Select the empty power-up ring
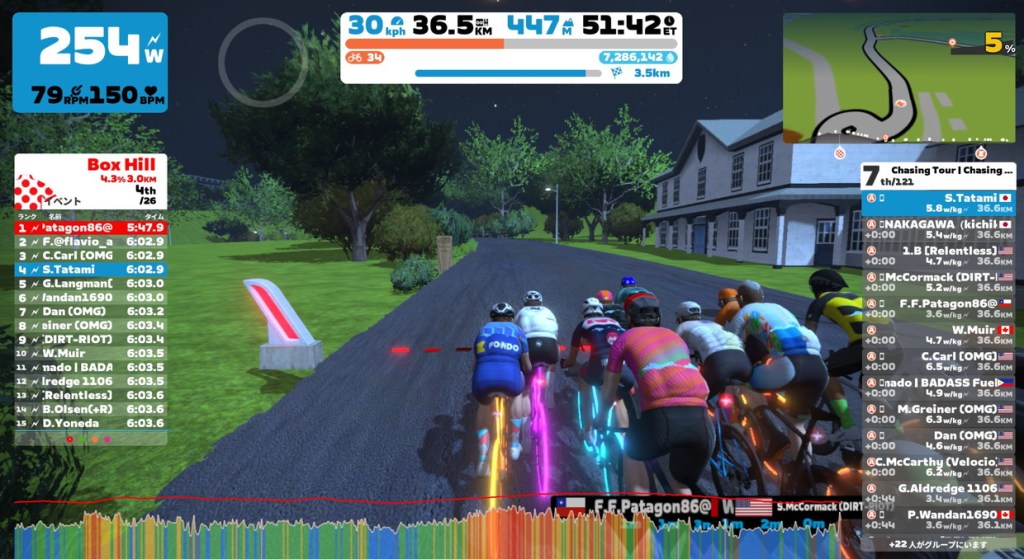Screen dimensions: 1024x559 coord(262,62)
